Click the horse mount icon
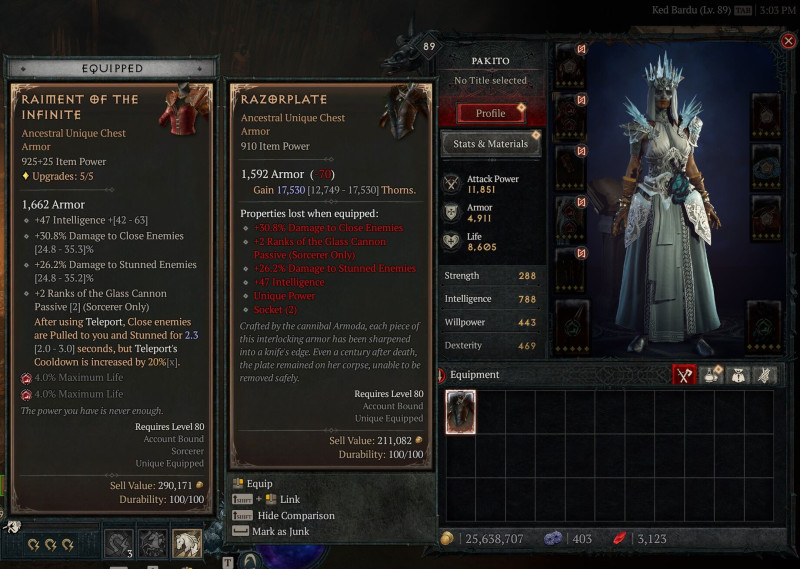Viewport: 800px width, 569px height. click(186, 543)
